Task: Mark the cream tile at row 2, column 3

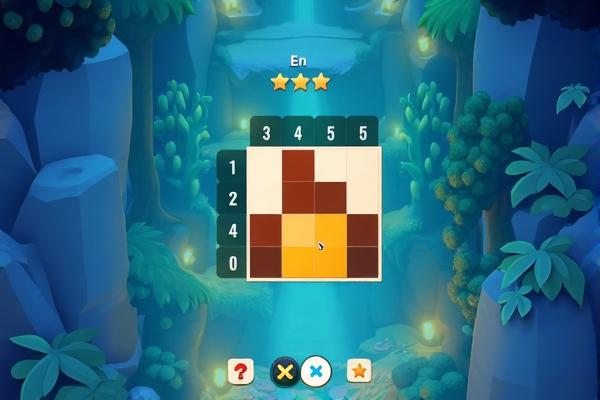Action: pos(265,197)
